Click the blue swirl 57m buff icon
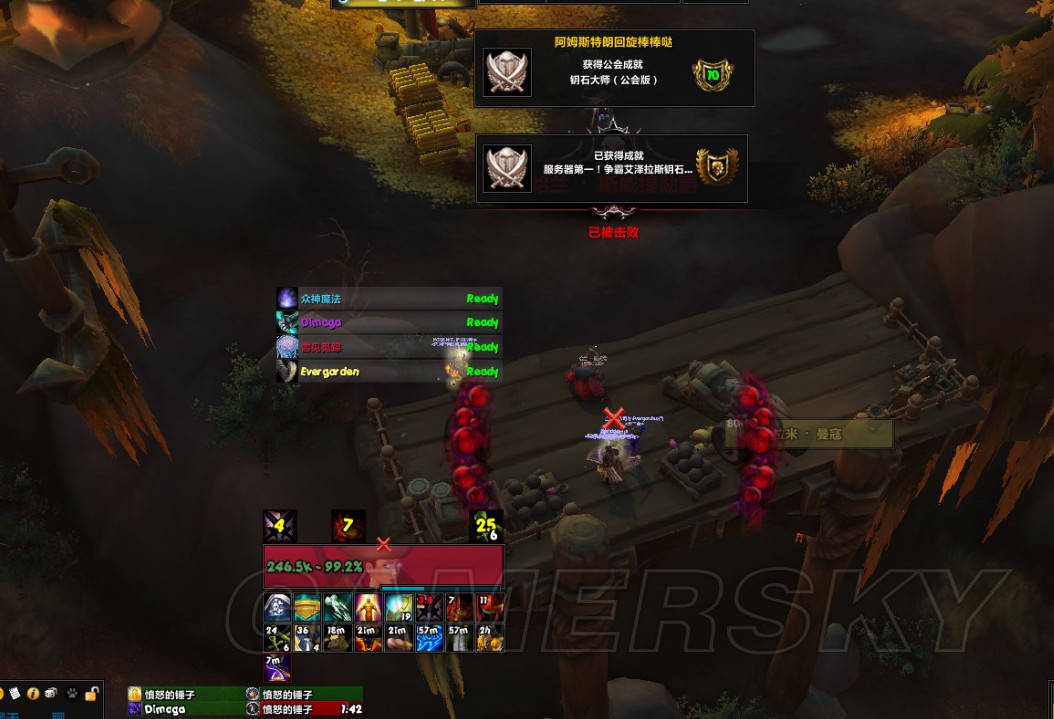 (428, 638)
